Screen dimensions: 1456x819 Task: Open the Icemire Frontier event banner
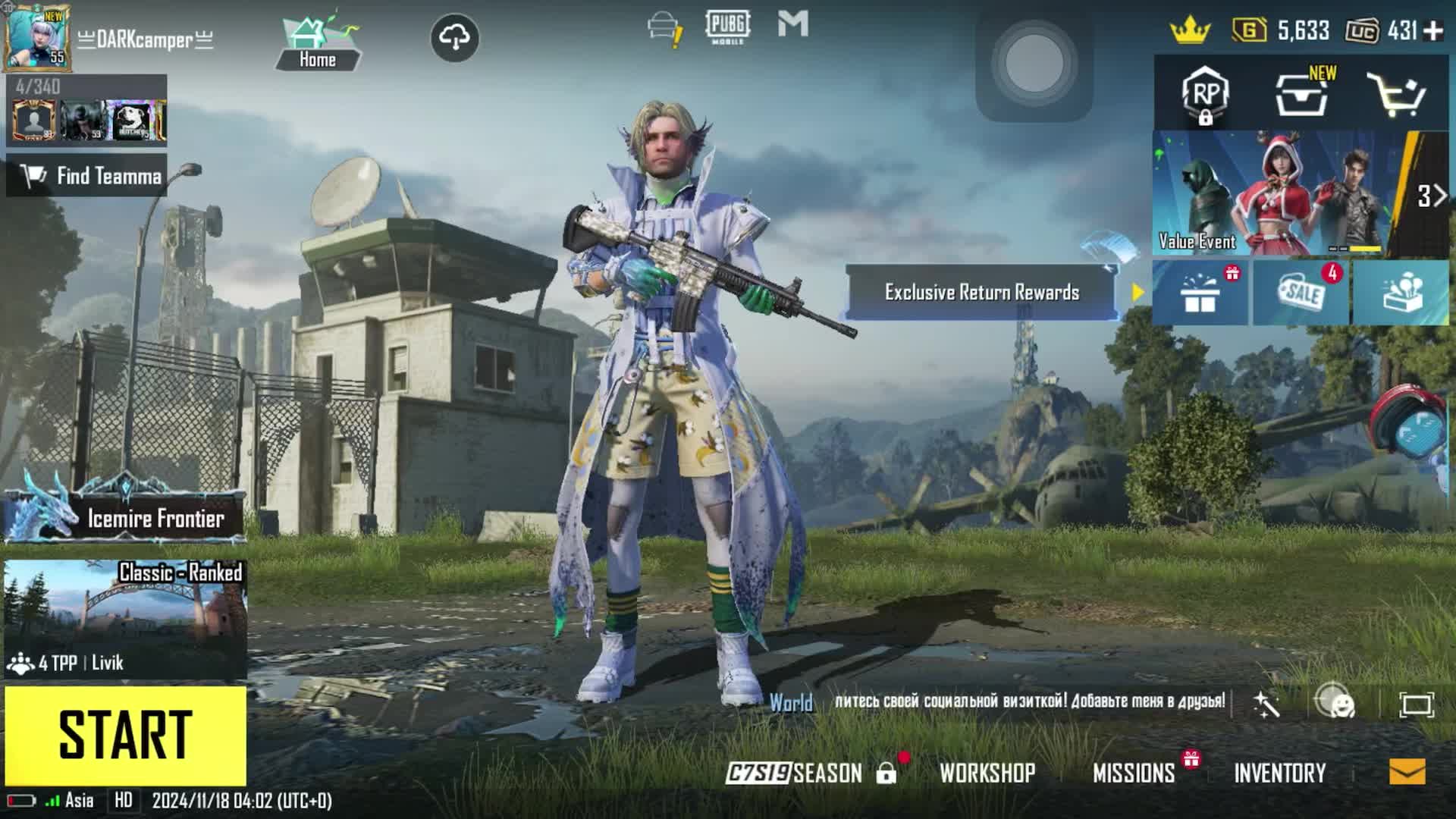tap(125, 516)
